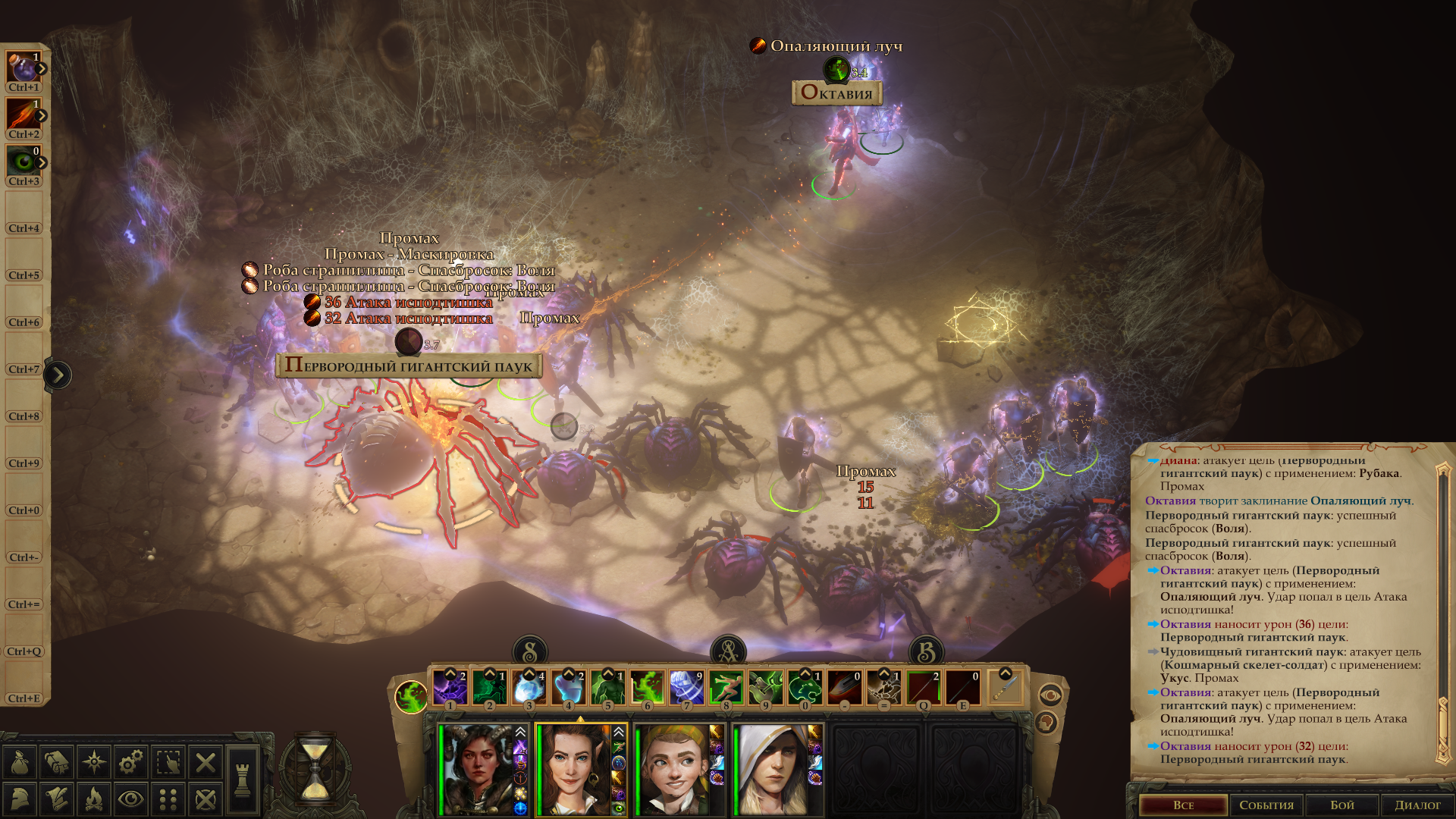Switch combat log to the Все tab
Screen dimensions: 1456x819
tap(1183, 805)
